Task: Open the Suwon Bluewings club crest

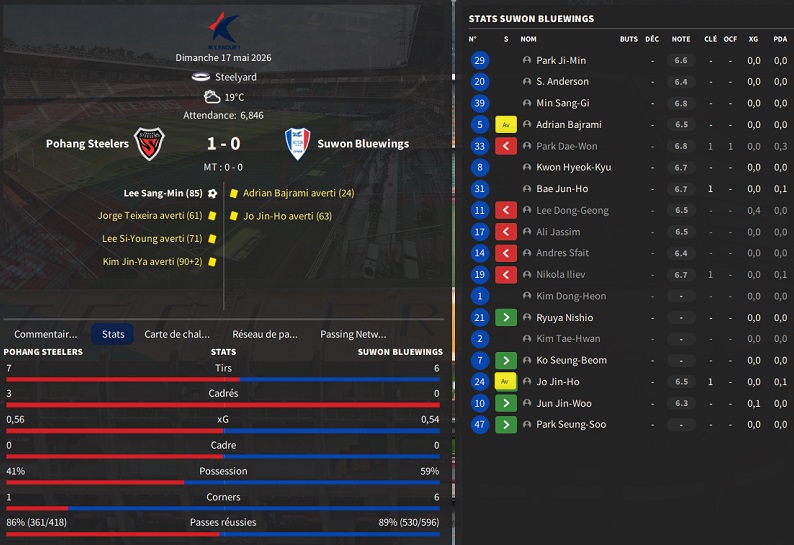Action: [295, 144]
